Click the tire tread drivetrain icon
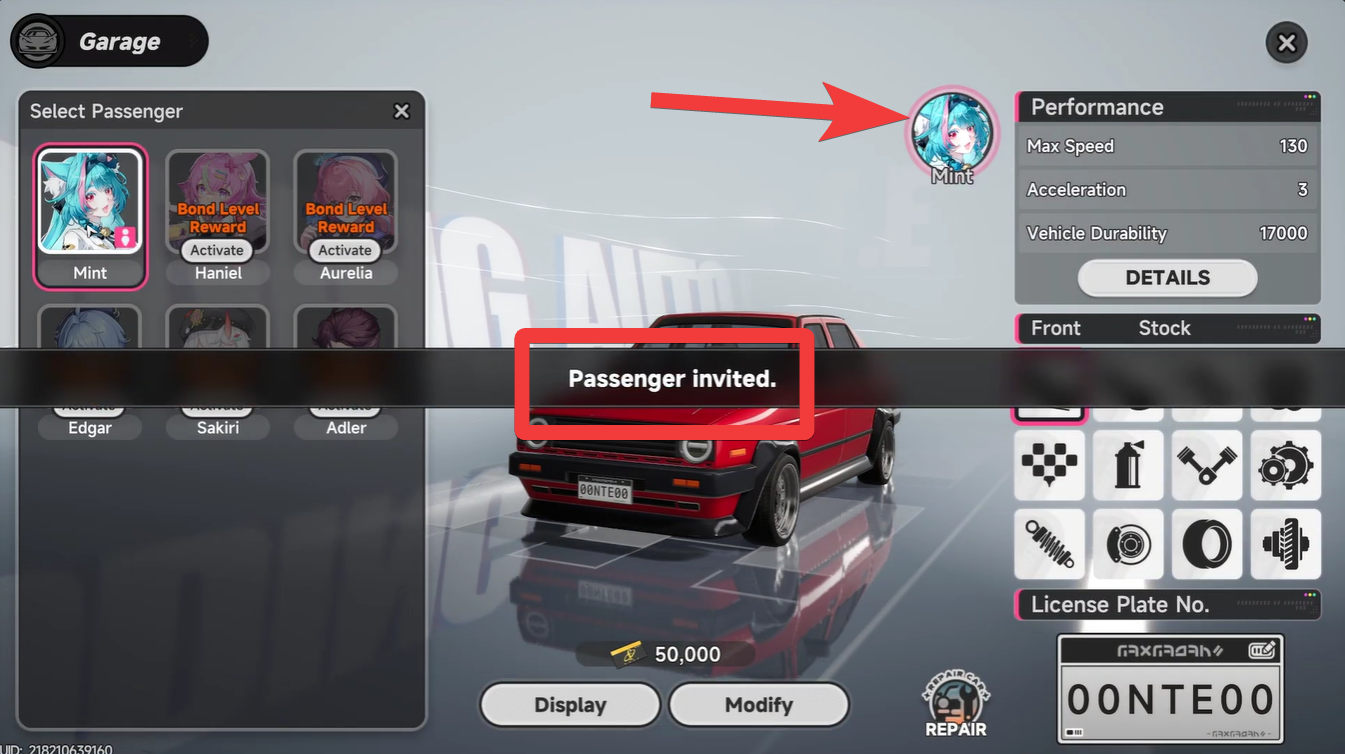Image resolution: width=1345 pixels, height=754 pixels. (1286, 544)
